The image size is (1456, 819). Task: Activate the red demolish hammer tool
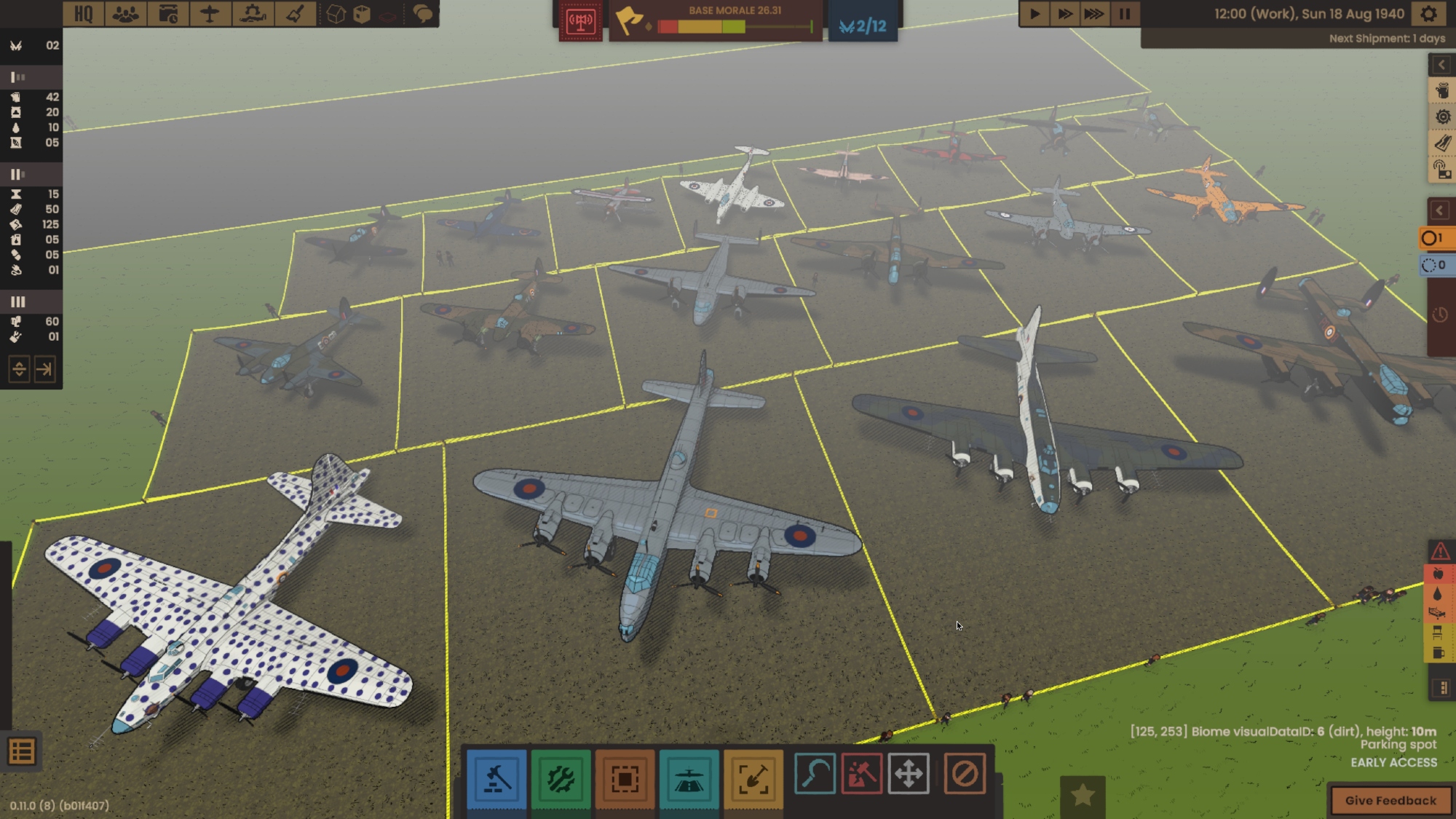click(862, 773)
